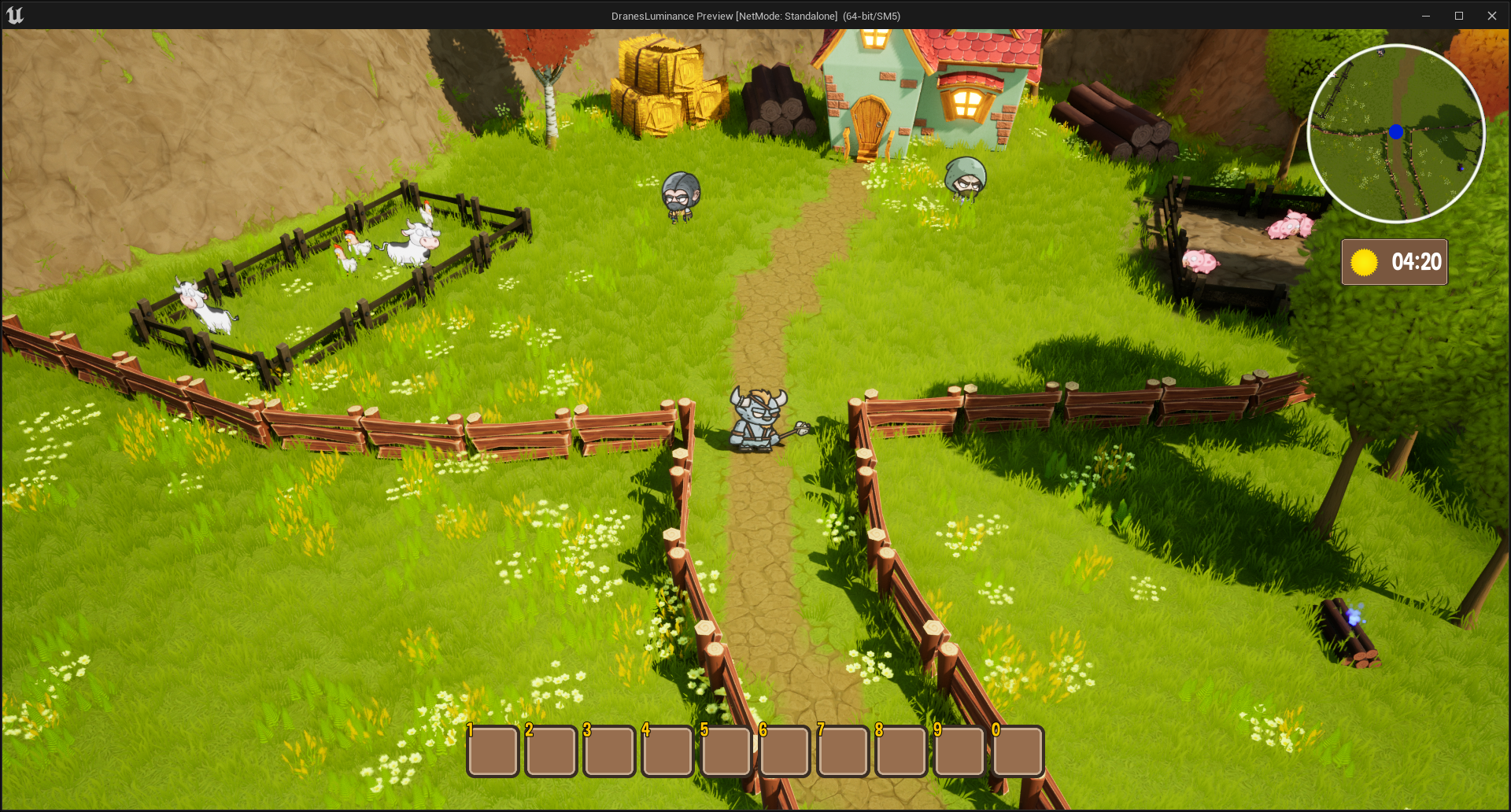Image resolution: width=1511 pixels, height=812 pixels.
Task: Select hotbar slot 5
Action: (726, 751)
